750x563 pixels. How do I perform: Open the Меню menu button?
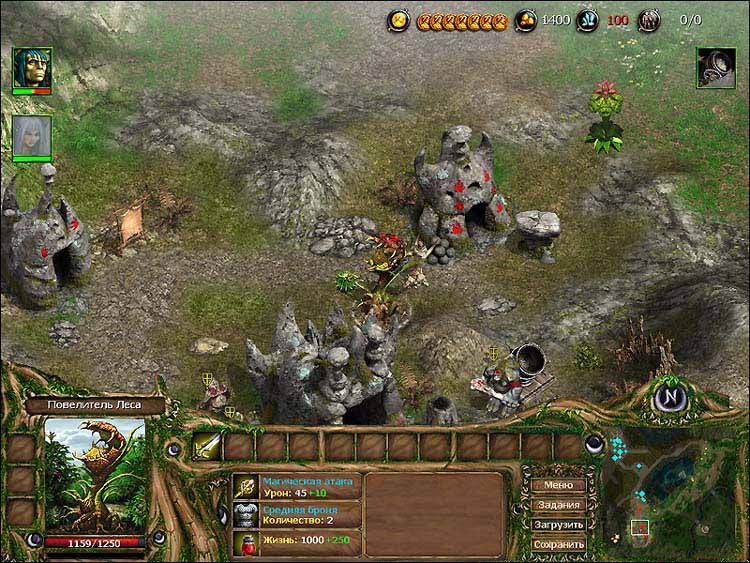pos(558,485)
